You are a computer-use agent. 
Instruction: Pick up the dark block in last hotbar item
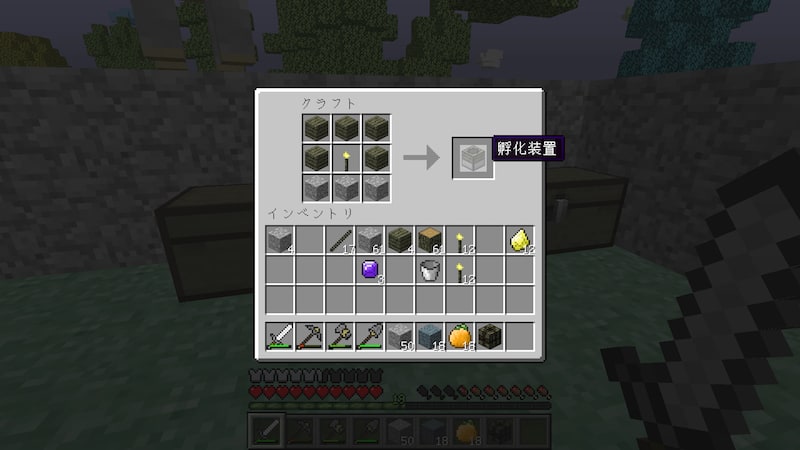489,336
